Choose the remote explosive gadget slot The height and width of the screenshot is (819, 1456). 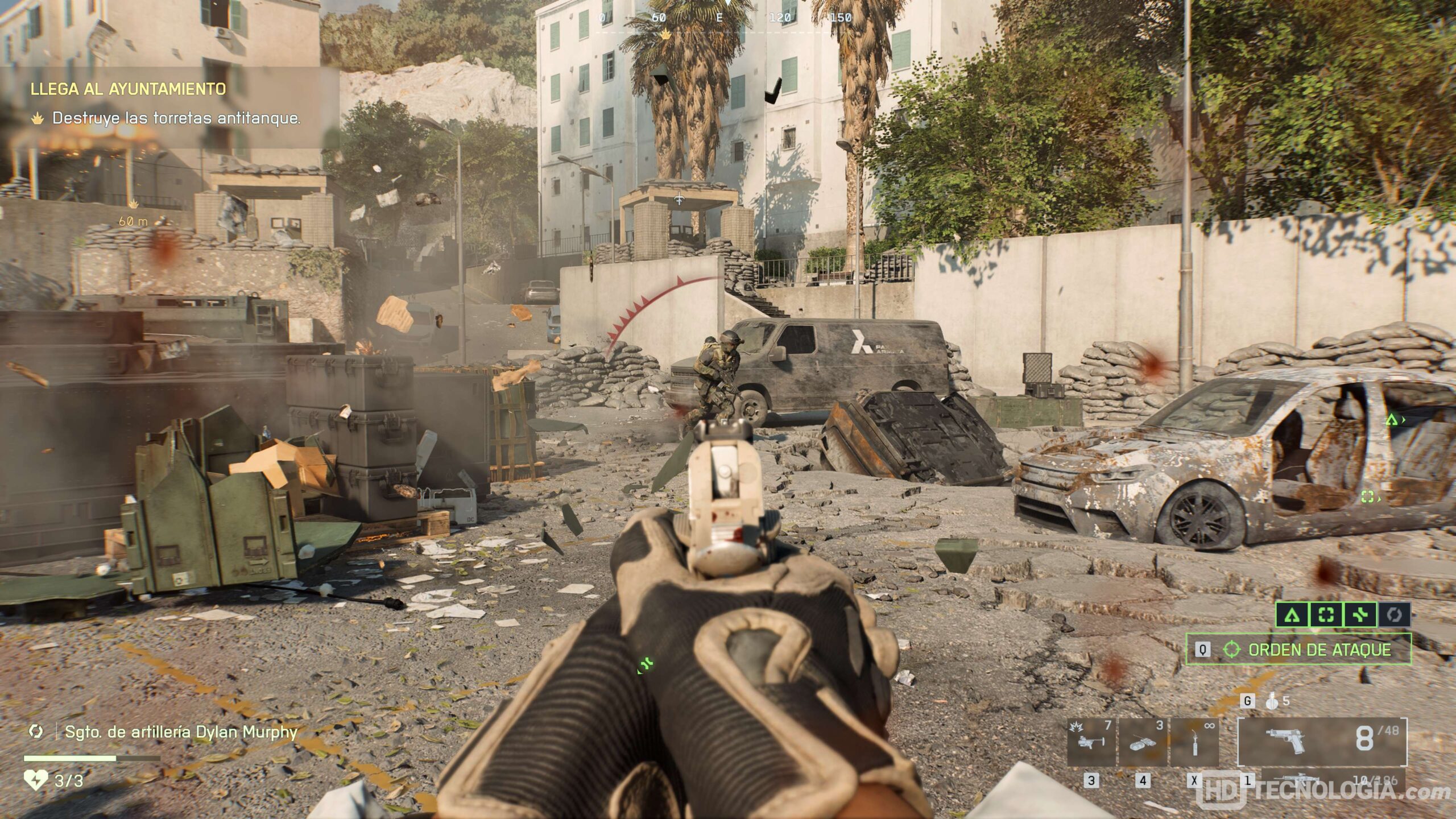click(x=1142, y=742)
